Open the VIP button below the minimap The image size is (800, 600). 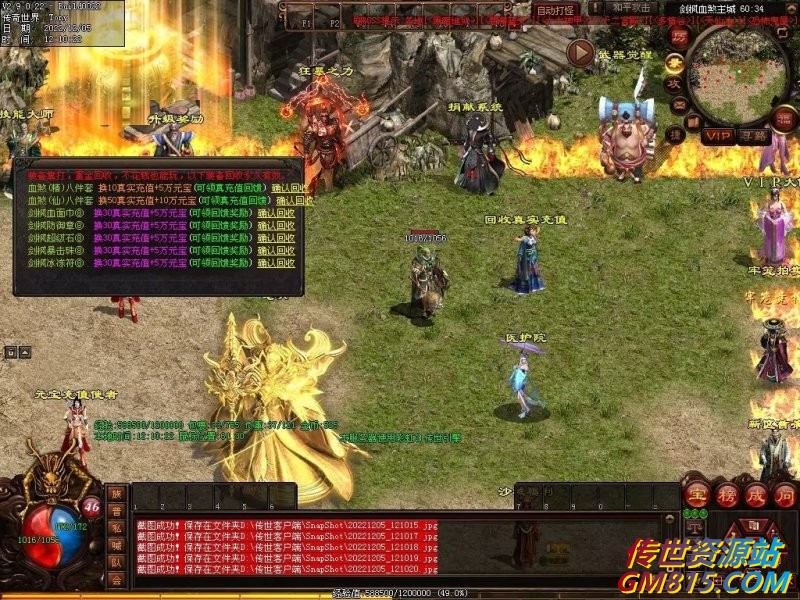click(717, 135)
